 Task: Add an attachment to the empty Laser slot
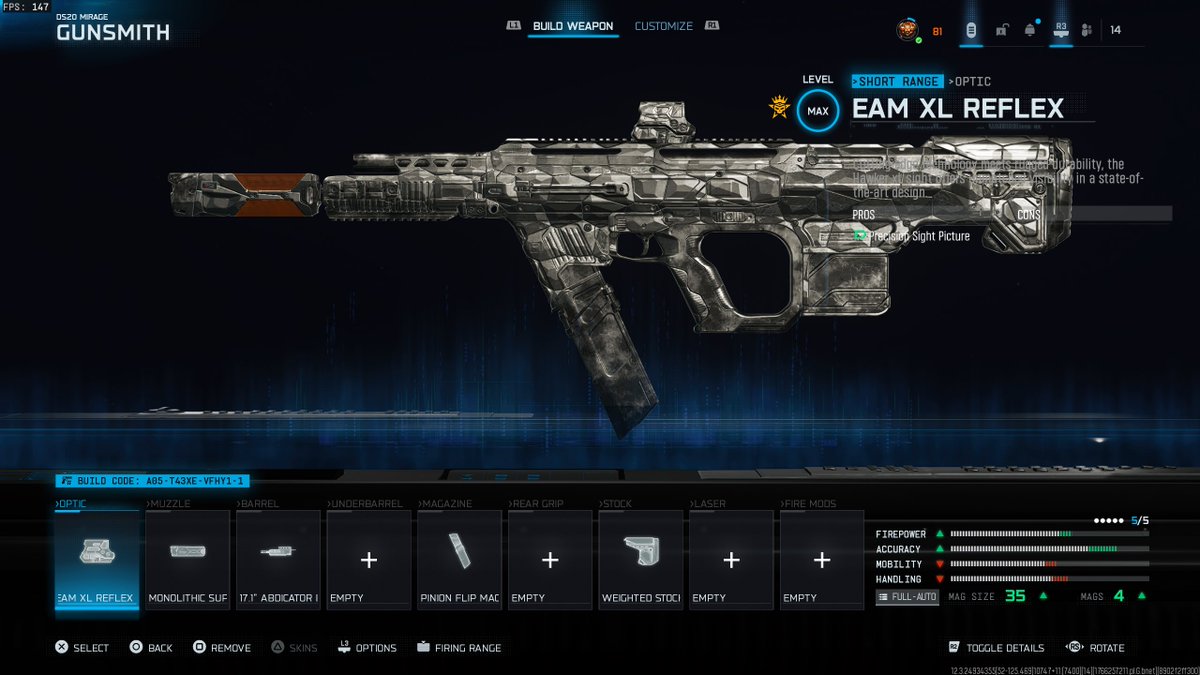coord(731,558)
